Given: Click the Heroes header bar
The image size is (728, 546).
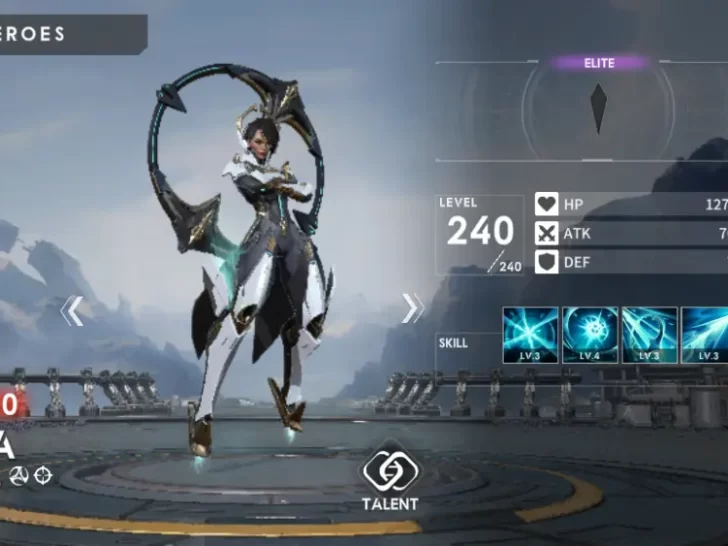Looking at the screenshot, I should (x=70, y=34).
